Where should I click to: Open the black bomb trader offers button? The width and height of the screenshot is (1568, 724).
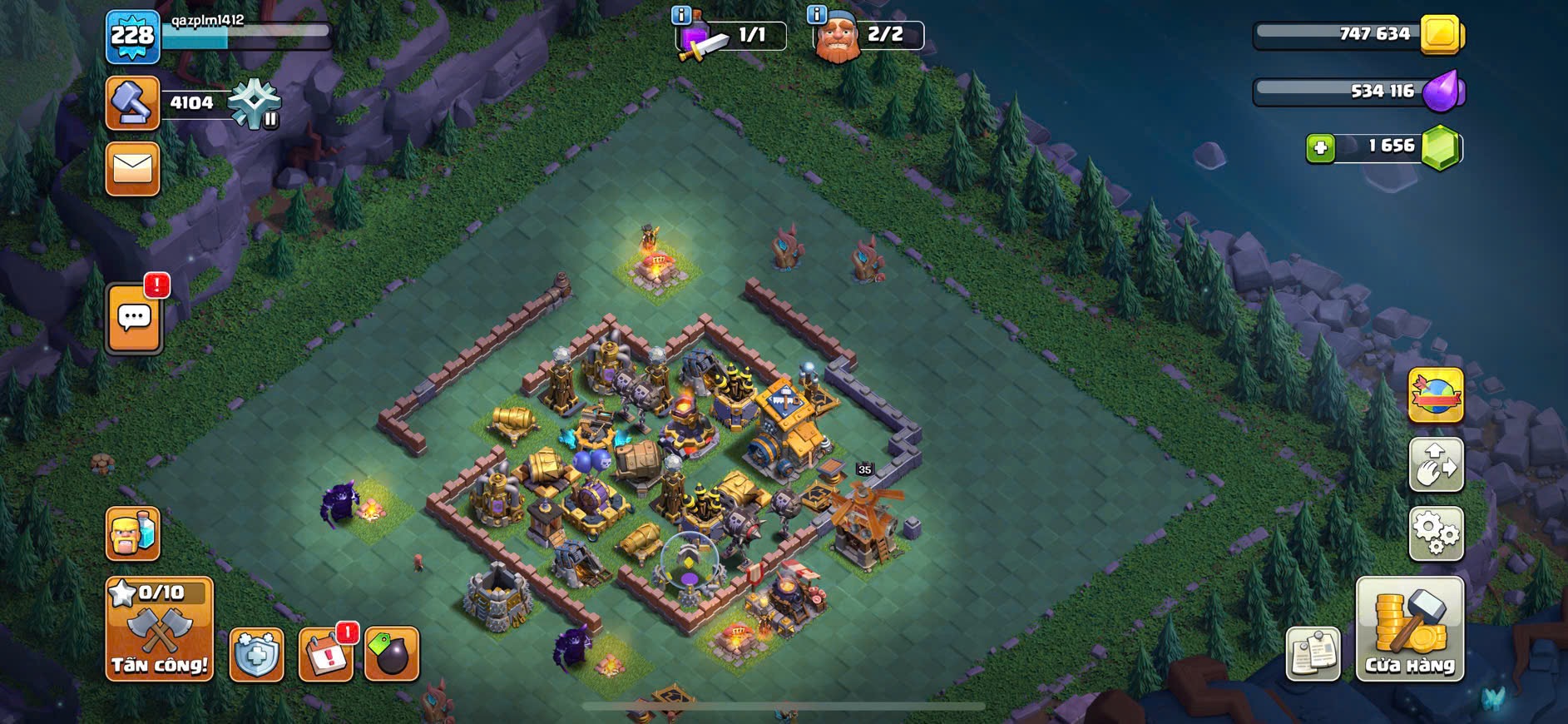click(392, 654)
